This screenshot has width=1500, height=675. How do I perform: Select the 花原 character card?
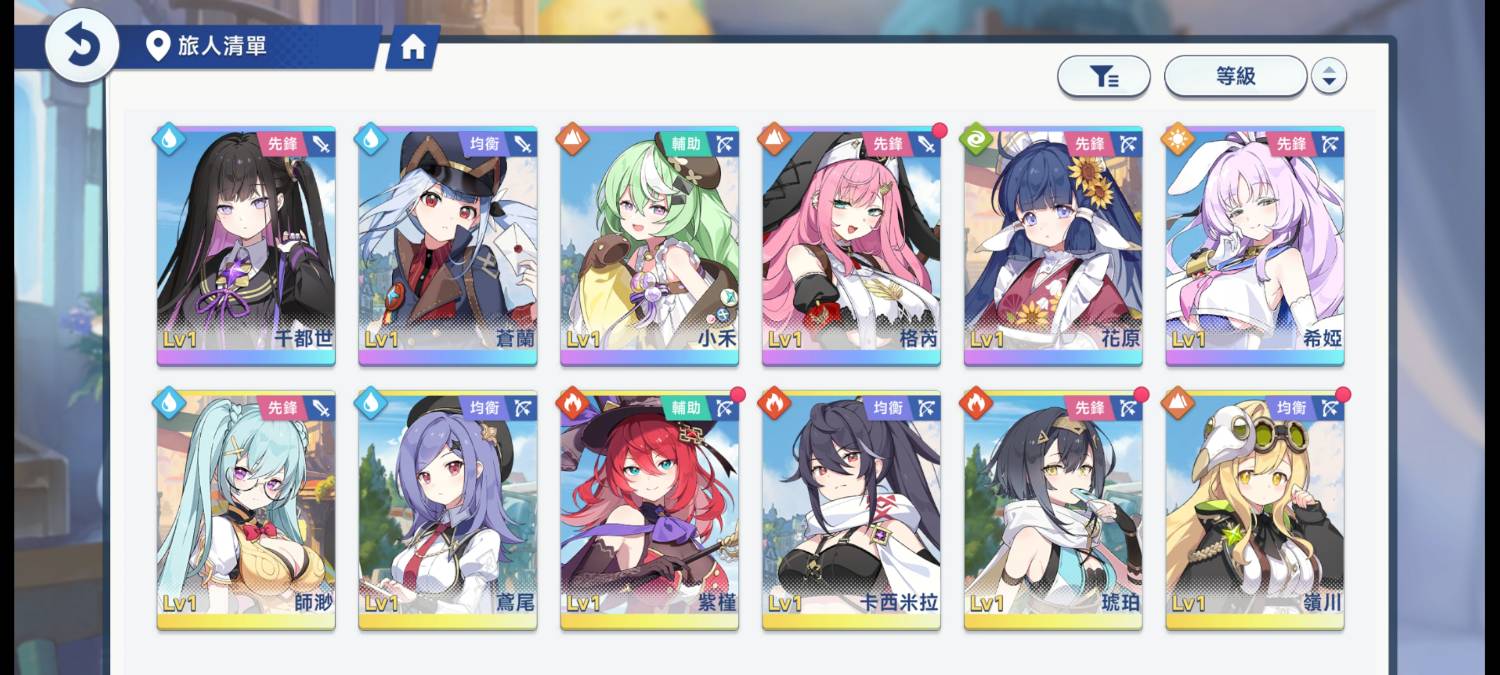[x=1053, y=246]
